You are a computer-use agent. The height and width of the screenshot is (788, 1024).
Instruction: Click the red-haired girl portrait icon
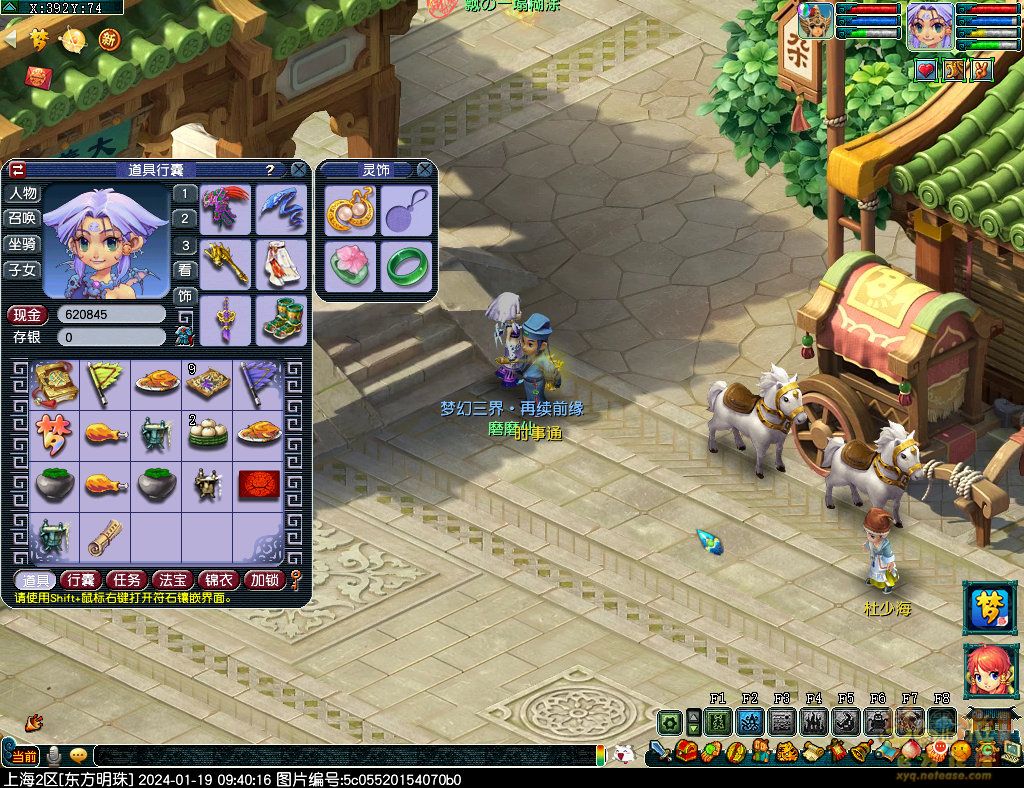pos(989,671)
